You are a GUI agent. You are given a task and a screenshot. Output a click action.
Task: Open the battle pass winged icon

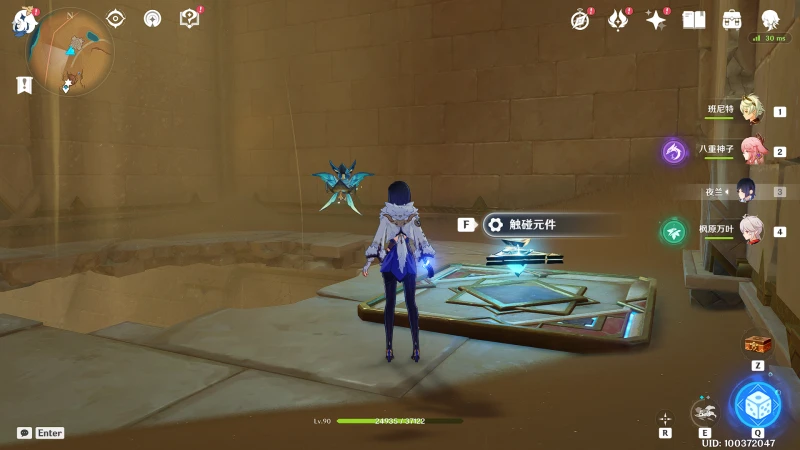(619, 20)
